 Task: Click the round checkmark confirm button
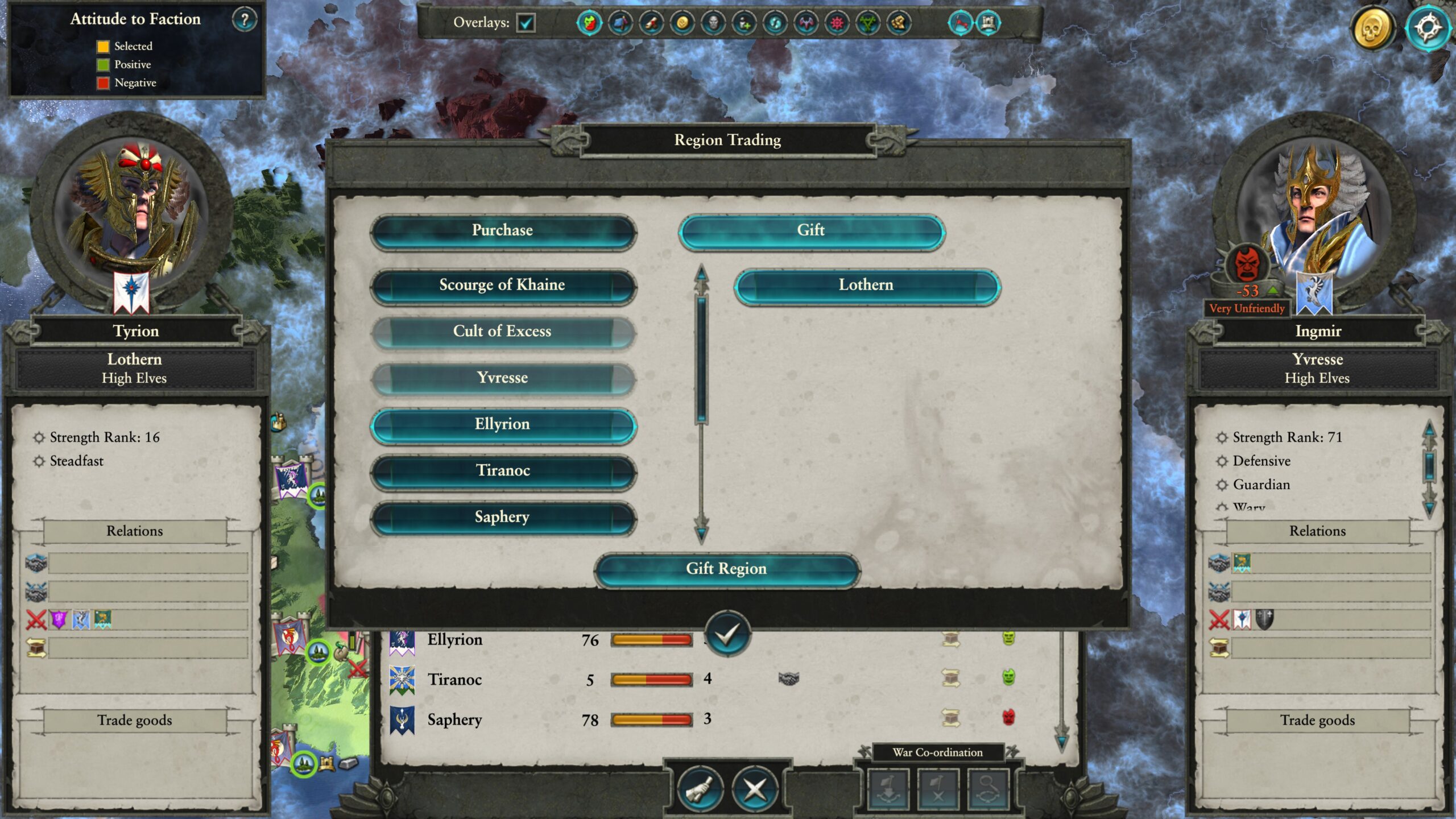pyautogui.click(x=727, y=634)
